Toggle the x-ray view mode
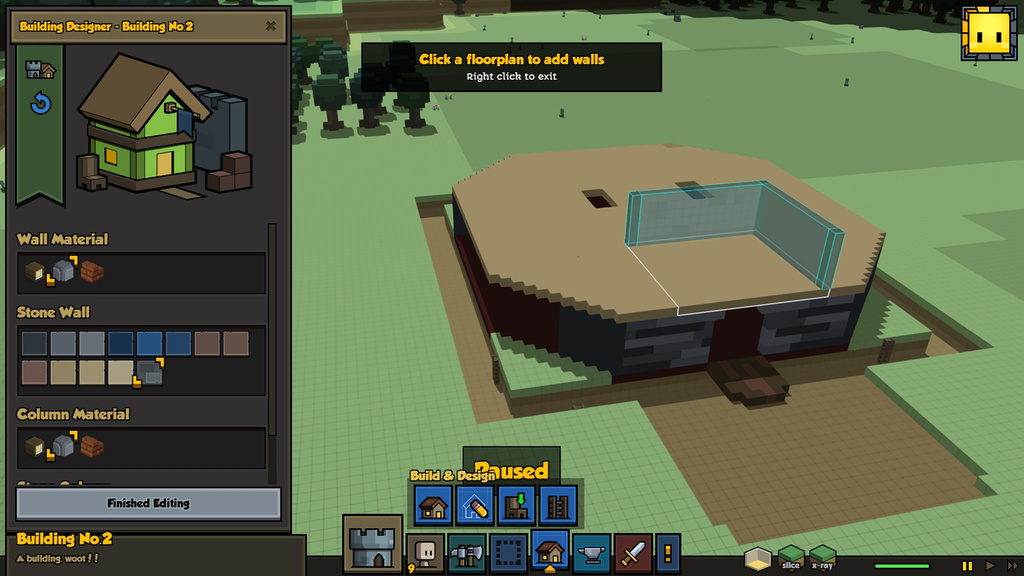The height and width of the screenshot is (576, 1024). pyautogui.click(x=822, y=557)
